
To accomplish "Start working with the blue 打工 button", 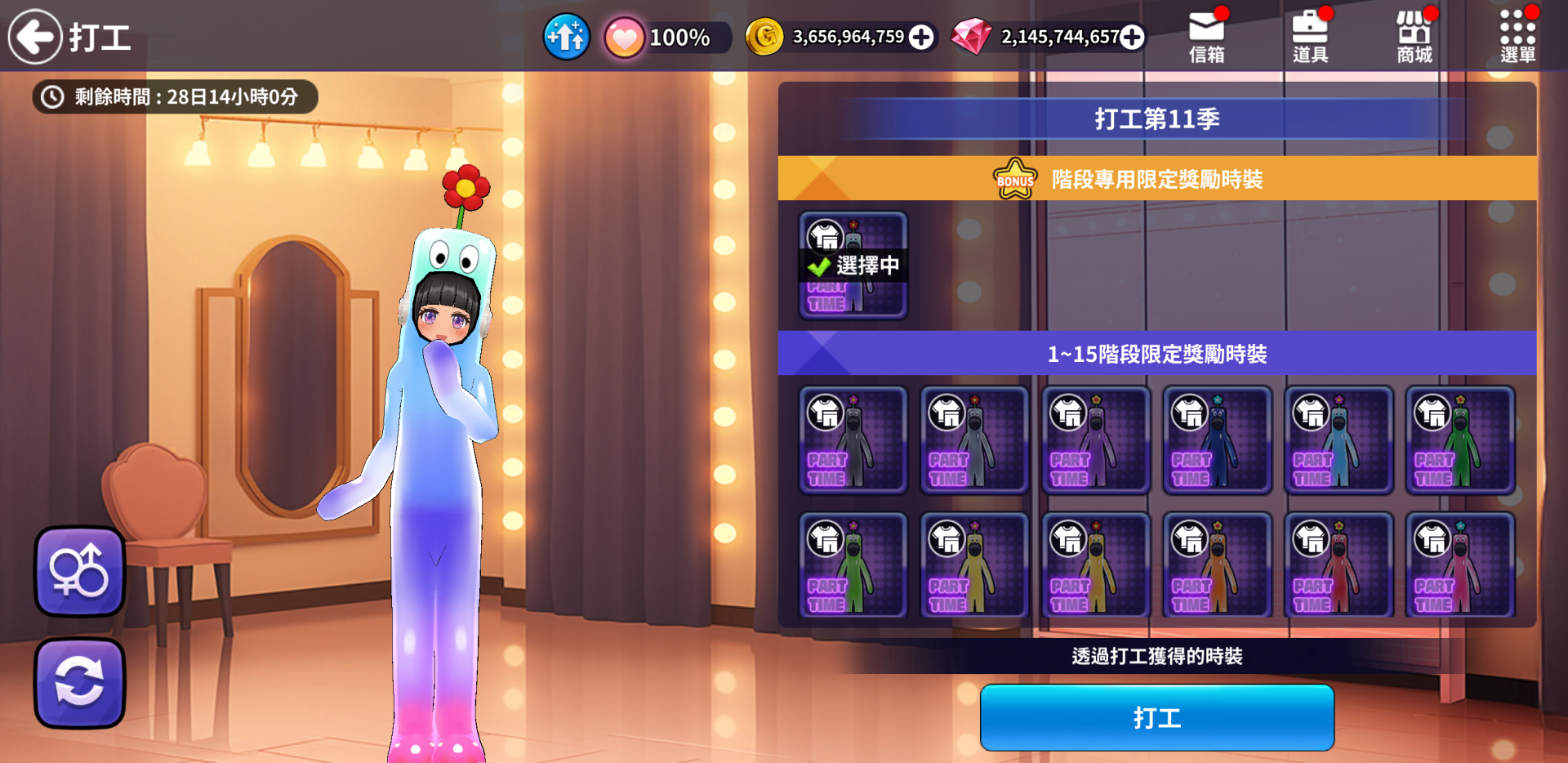I will pyautogui.click(x=1156, y=718).
